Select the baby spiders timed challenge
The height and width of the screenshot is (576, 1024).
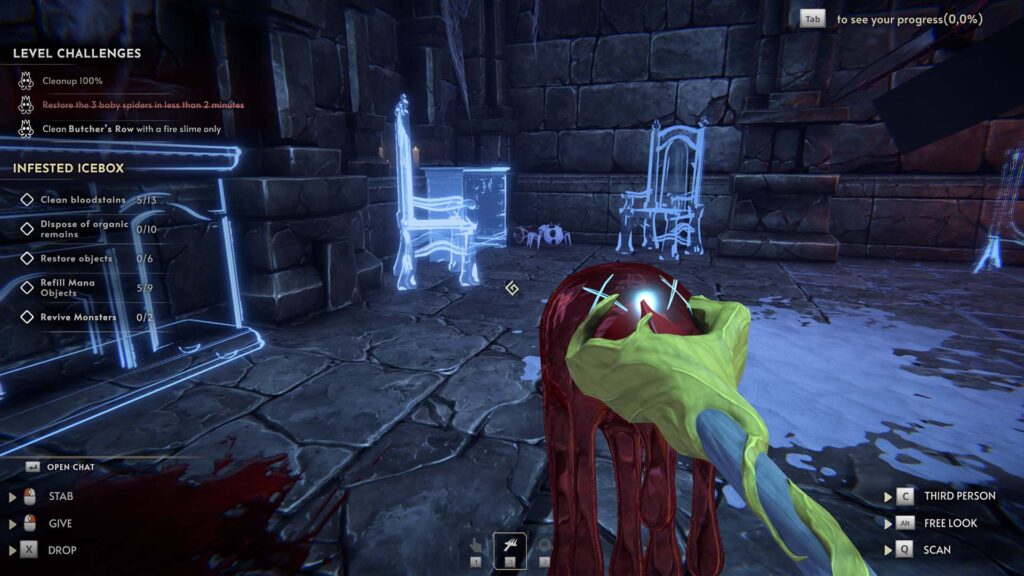click(x=142, y=105)
